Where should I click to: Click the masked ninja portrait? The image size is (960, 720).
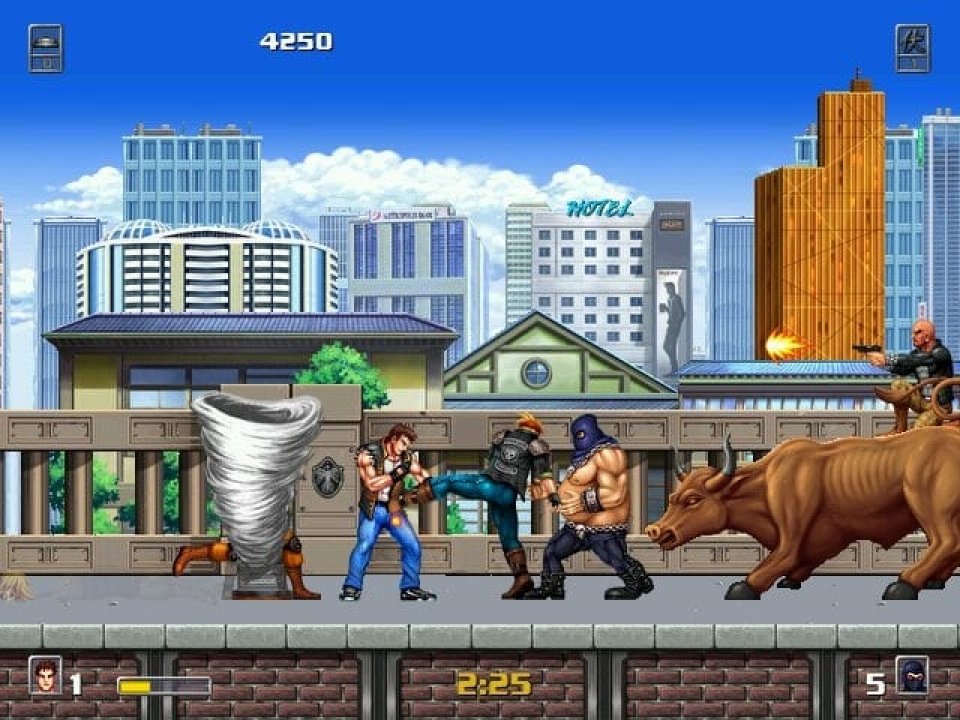(912, 675)
